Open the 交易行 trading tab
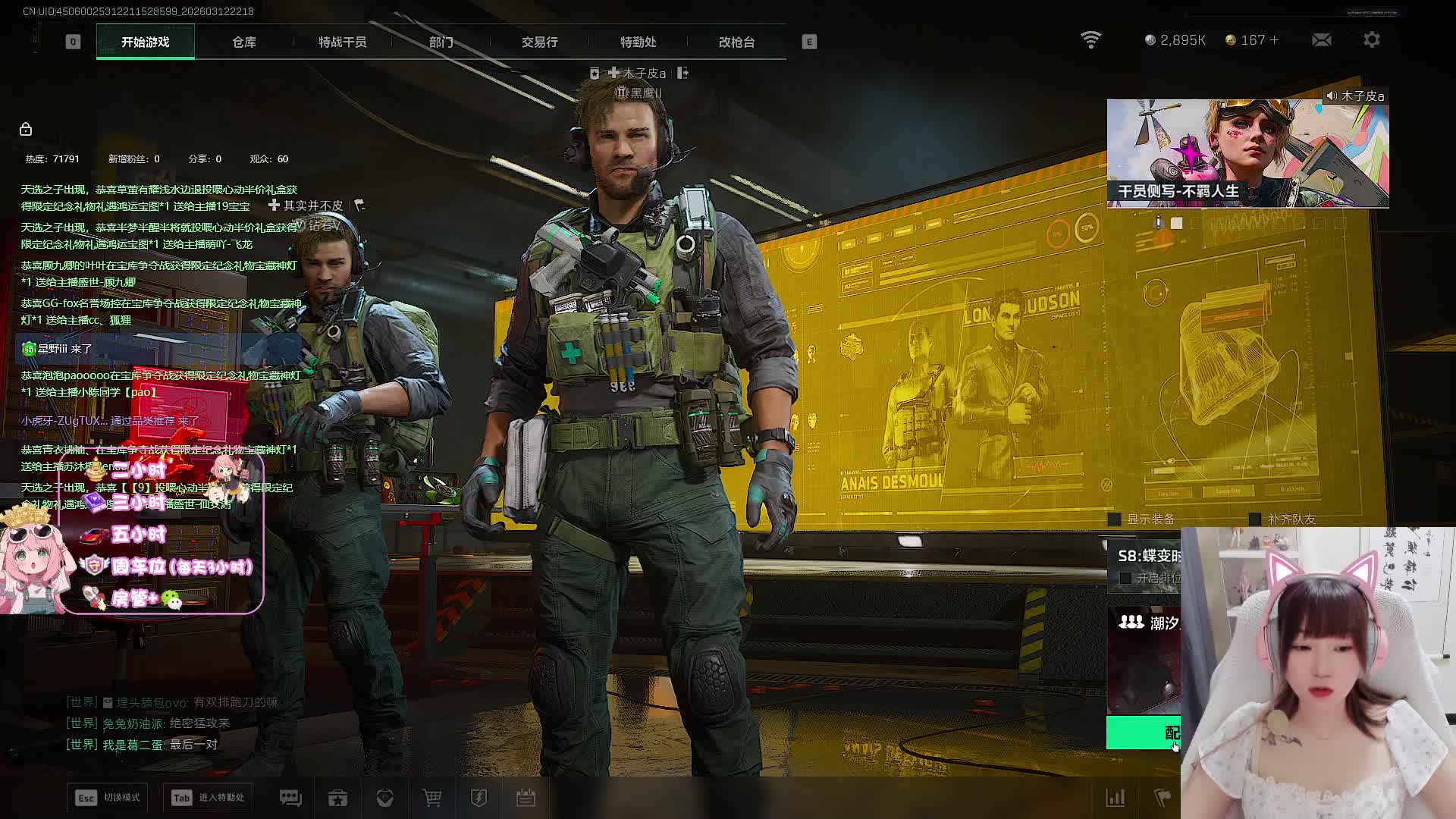 pyautogui.click(x=539, y=42)
